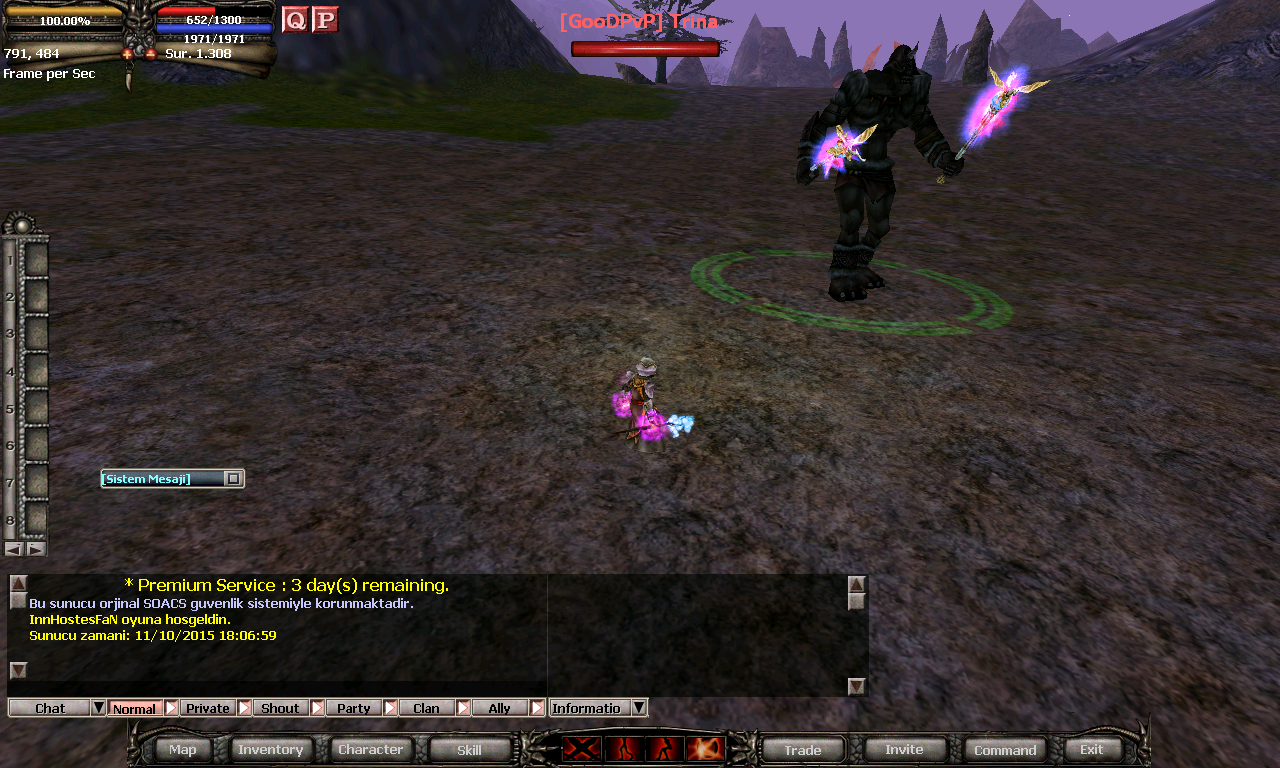Toggle the Sistem Mesaji window box
The height and width of the screenshot is (768, 1280).
point(233,479)
